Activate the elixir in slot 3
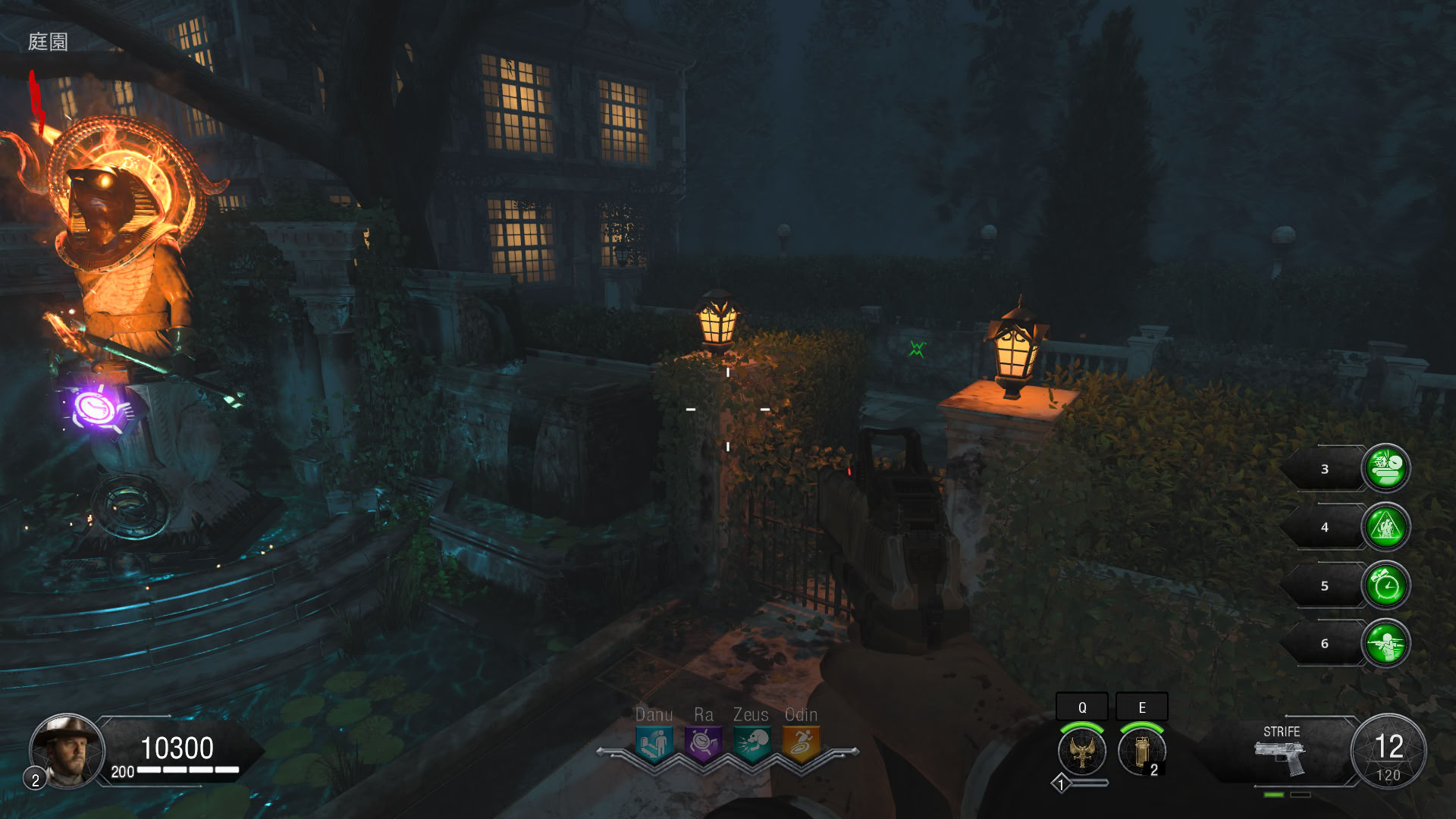Viewport: 1456px width, 819px height. 1385,468
